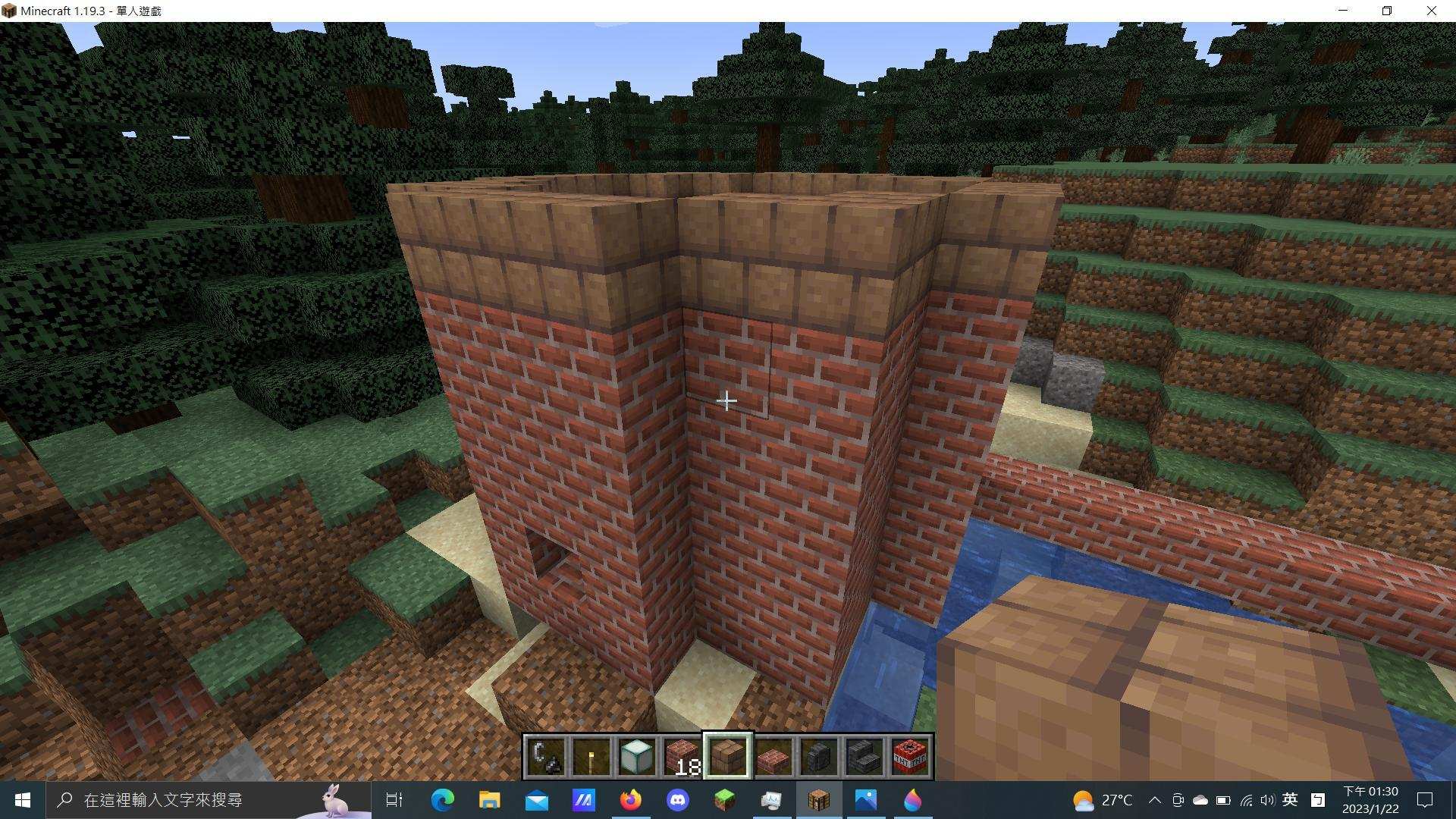The width and height of the screenshot is (1456, 819).
Task: Toggle Wi-Fi from the system tray
Action: click(1246, 799)
